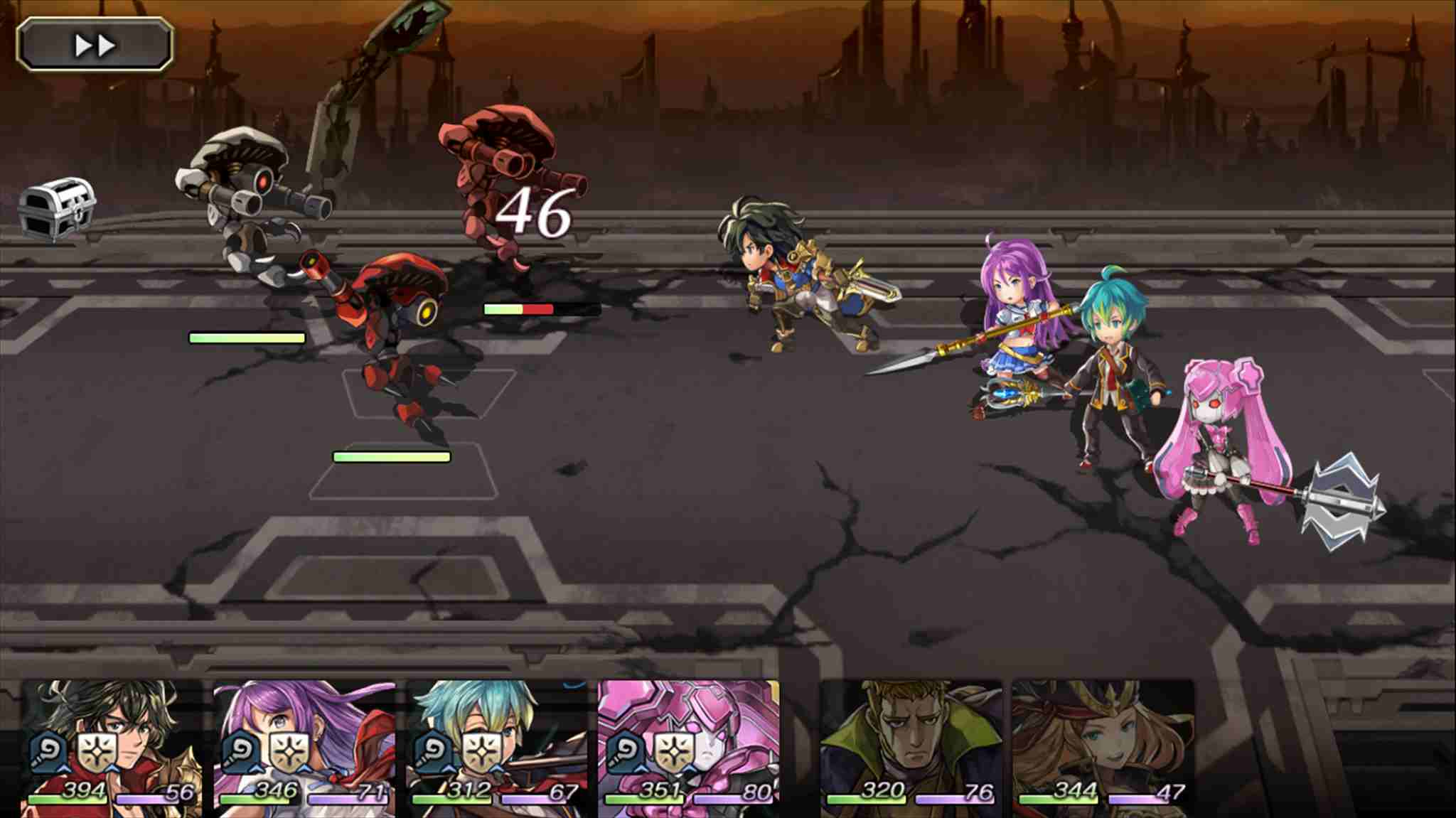The width and height of the screenshot is (1456, 818).
Task: Toggle the fast-forward battle speed button
Action: [95, 45]
